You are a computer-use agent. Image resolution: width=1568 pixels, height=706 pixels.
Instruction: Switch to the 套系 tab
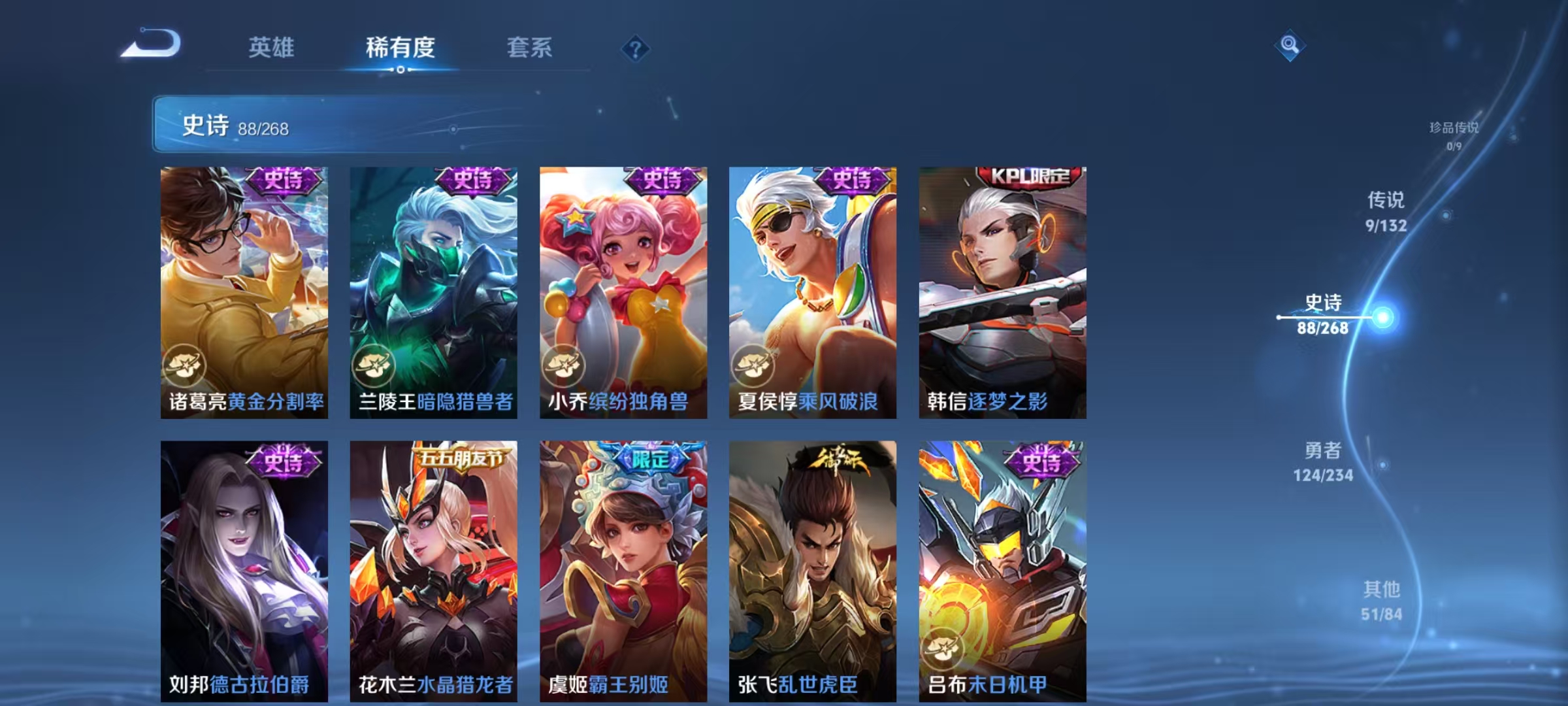[529, 47]
